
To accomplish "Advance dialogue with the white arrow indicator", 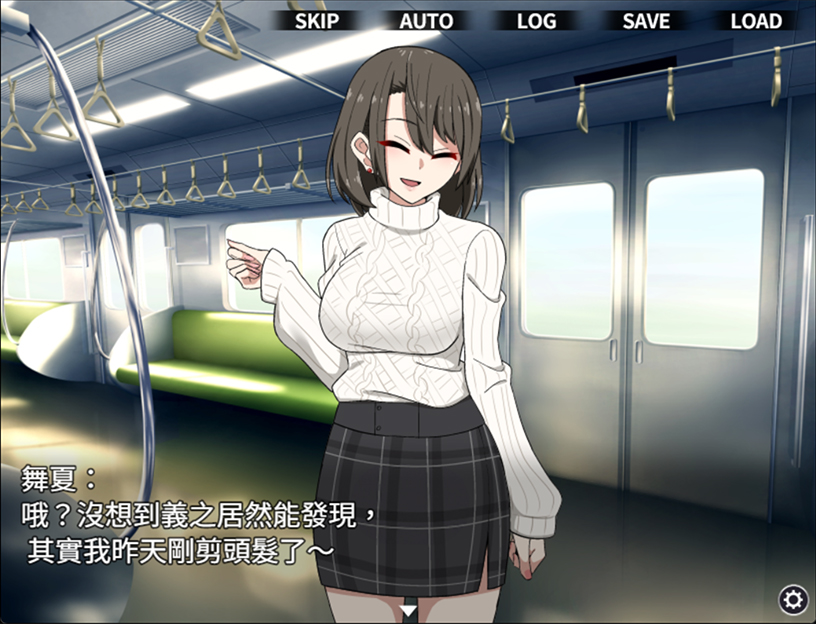I will pyautogui.click(x=408, y=610).
